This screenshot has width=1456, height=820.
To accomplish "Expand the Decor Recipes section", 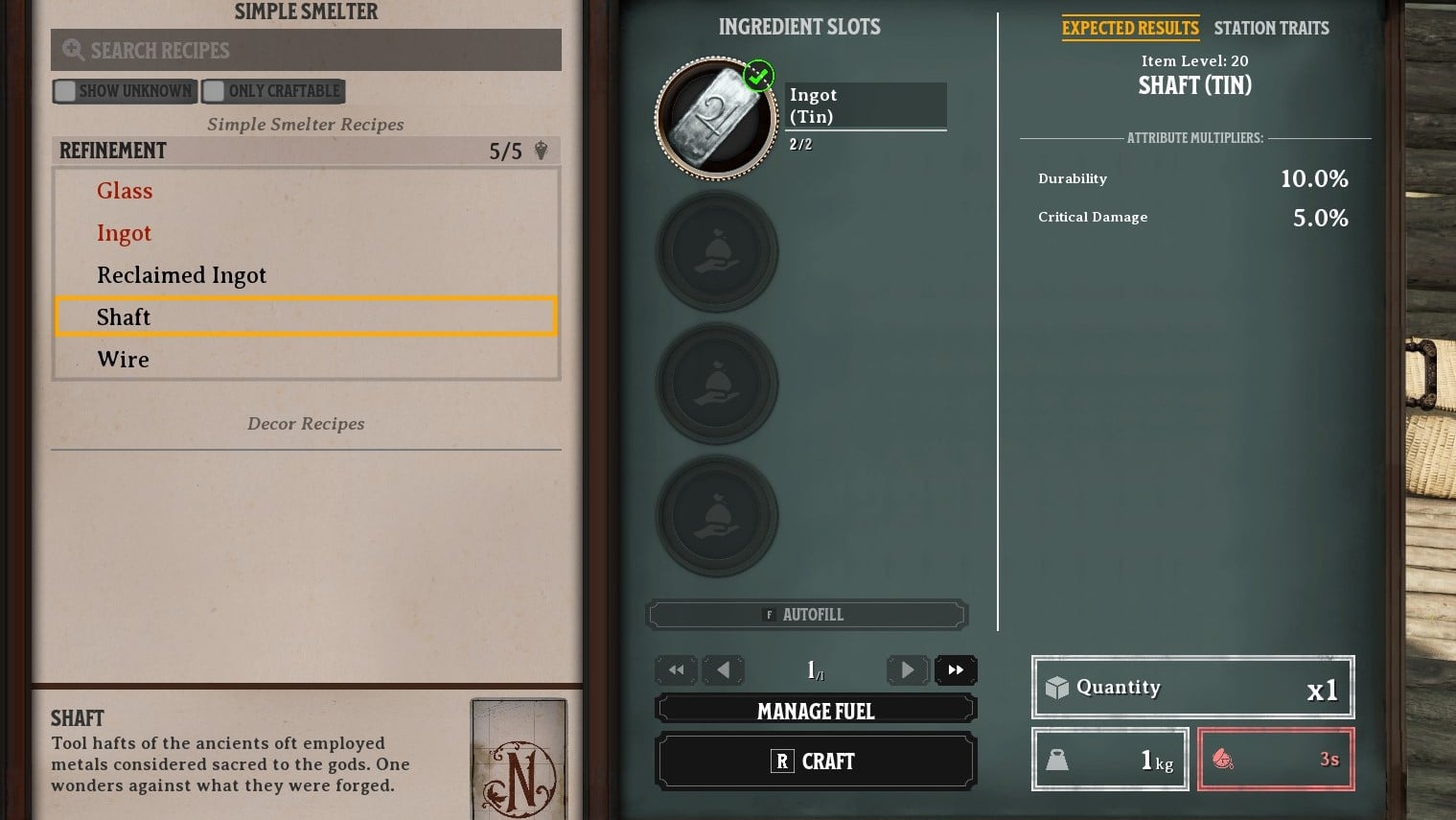I will (306, 423).
